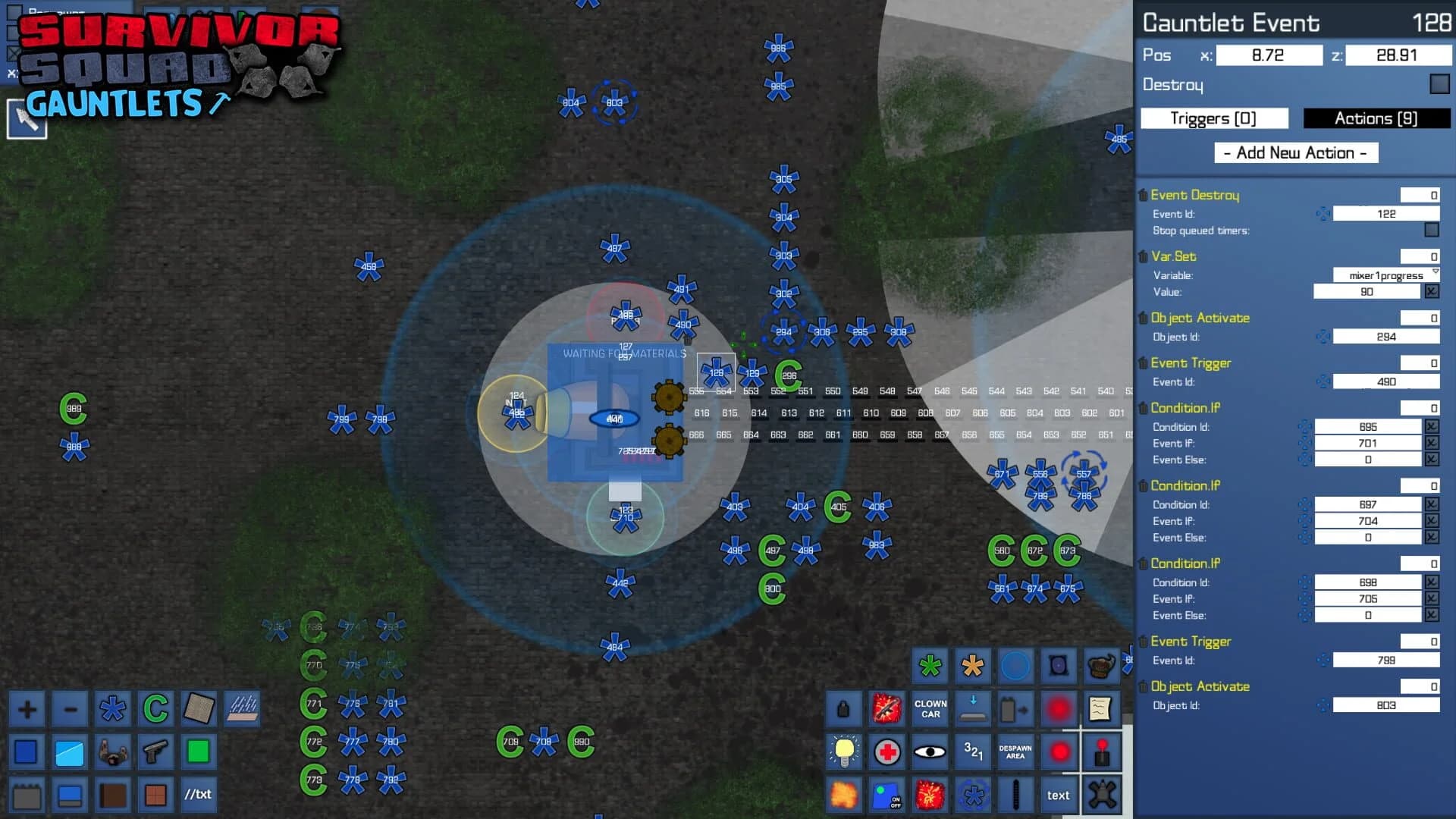Select the blue asterisk enemy spawn tool
Image resolution: width=1456 pixels, height=819 pixels.
pos(112,709)
